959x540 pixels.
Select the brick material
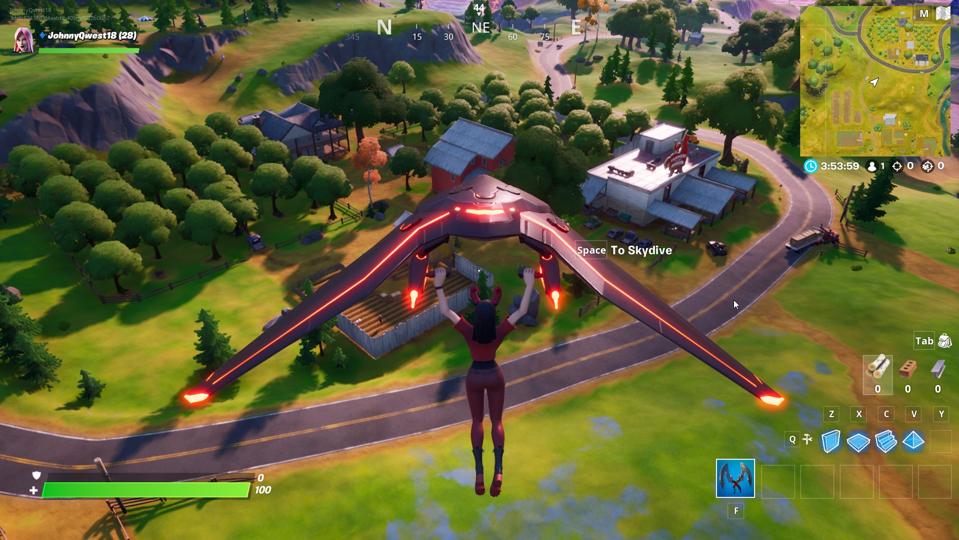(x=908, y=367)
